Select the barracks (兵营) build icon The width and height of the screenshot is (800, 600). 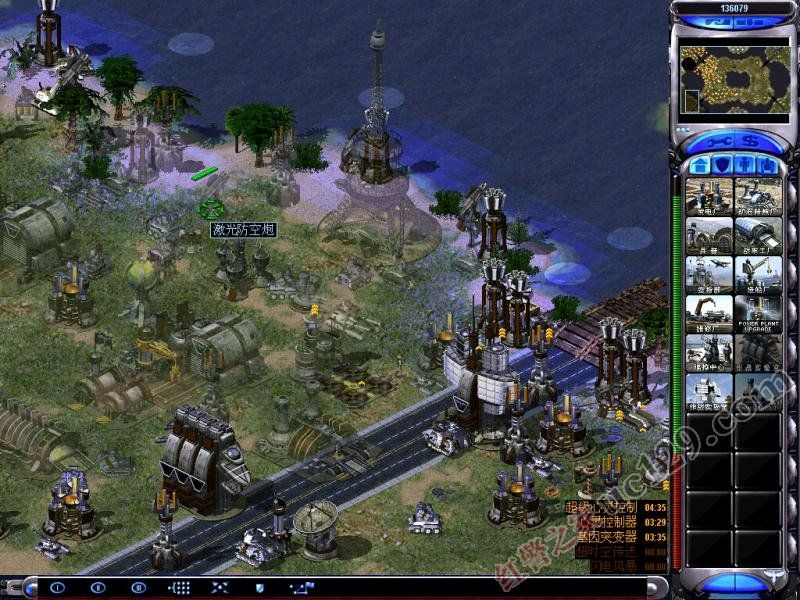(x=709, y=236)
